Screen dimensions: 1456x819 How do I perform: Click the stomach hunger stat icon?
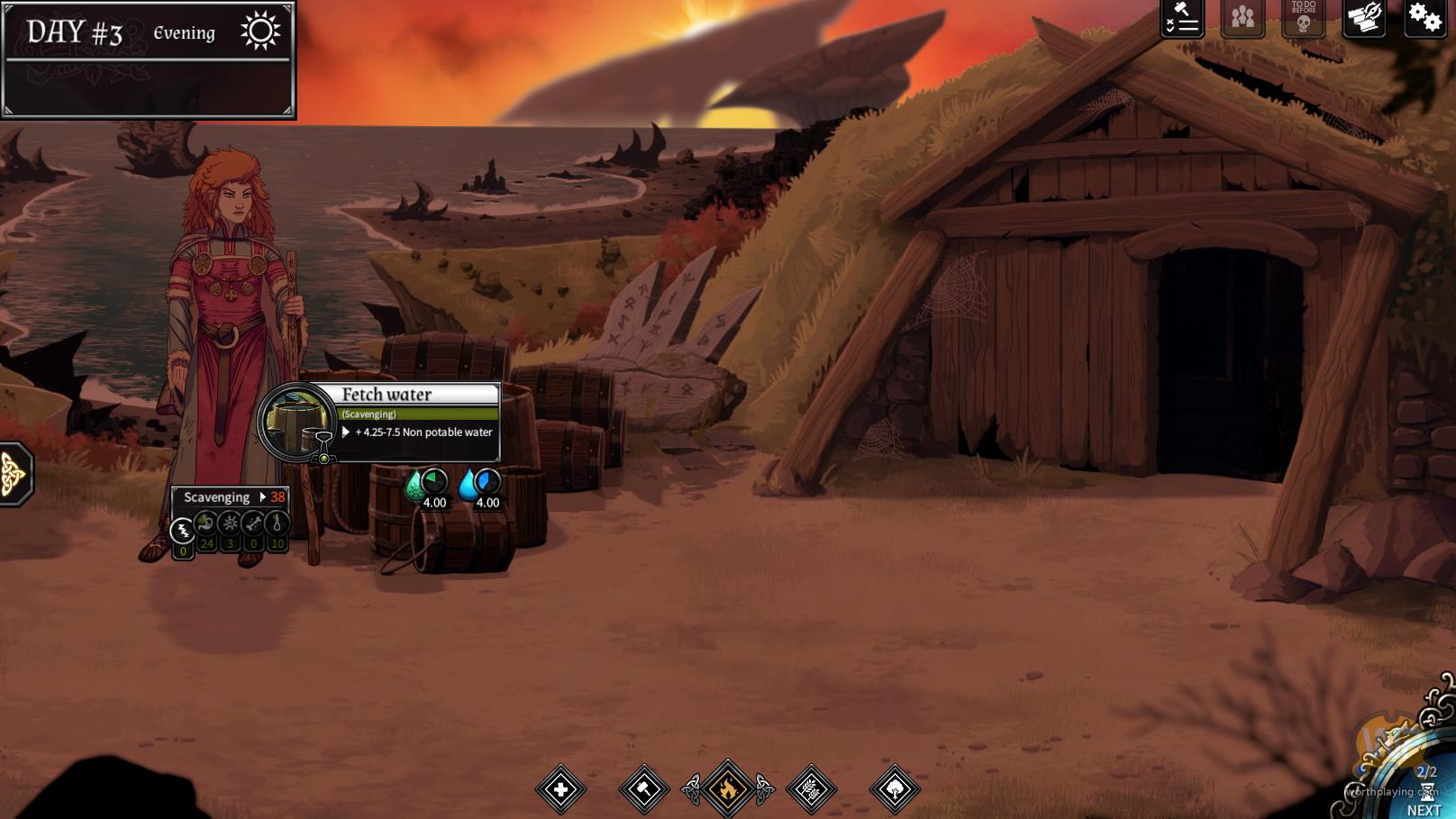206,523
